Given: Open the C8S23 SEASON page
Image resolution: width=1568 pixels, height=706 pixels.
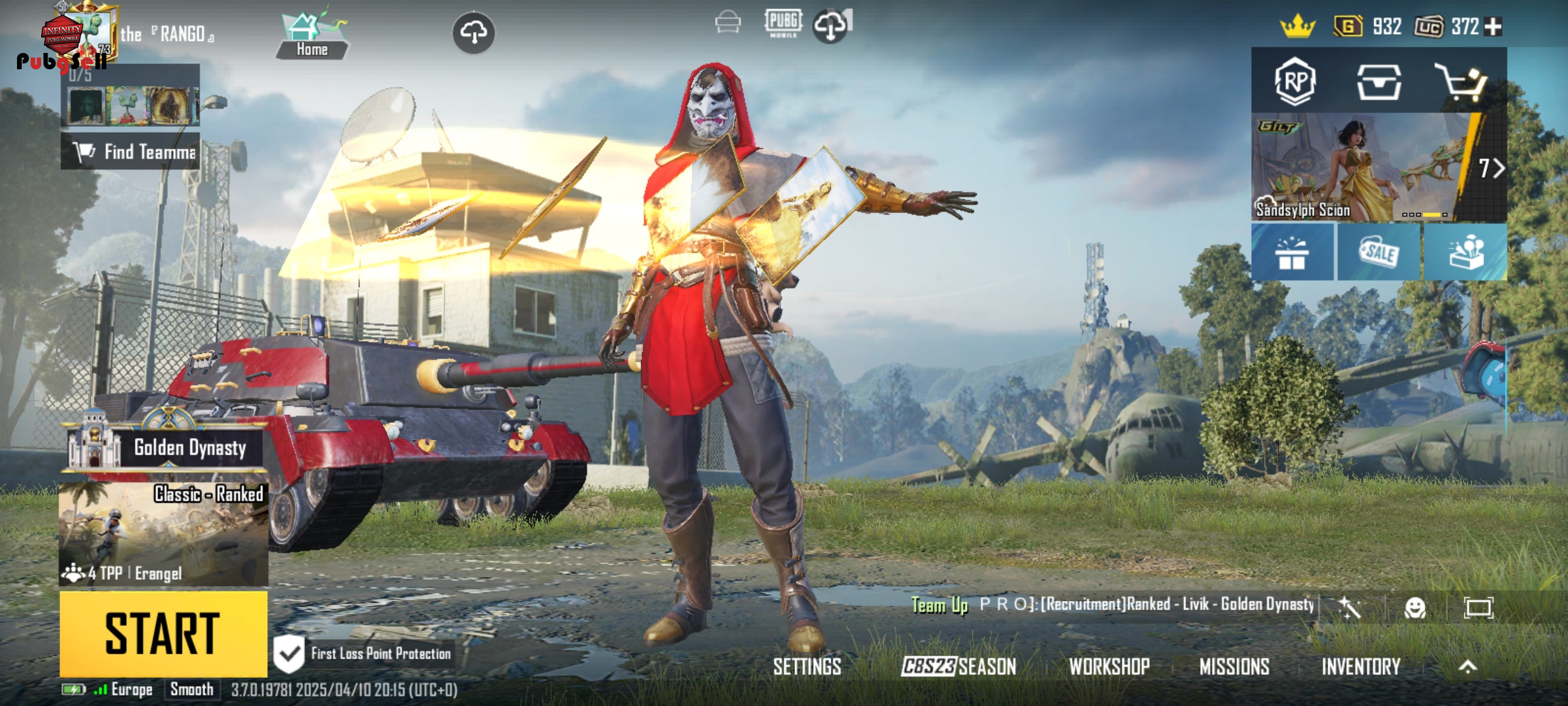Looking at the screenshot, I should [x=958, y=667].
